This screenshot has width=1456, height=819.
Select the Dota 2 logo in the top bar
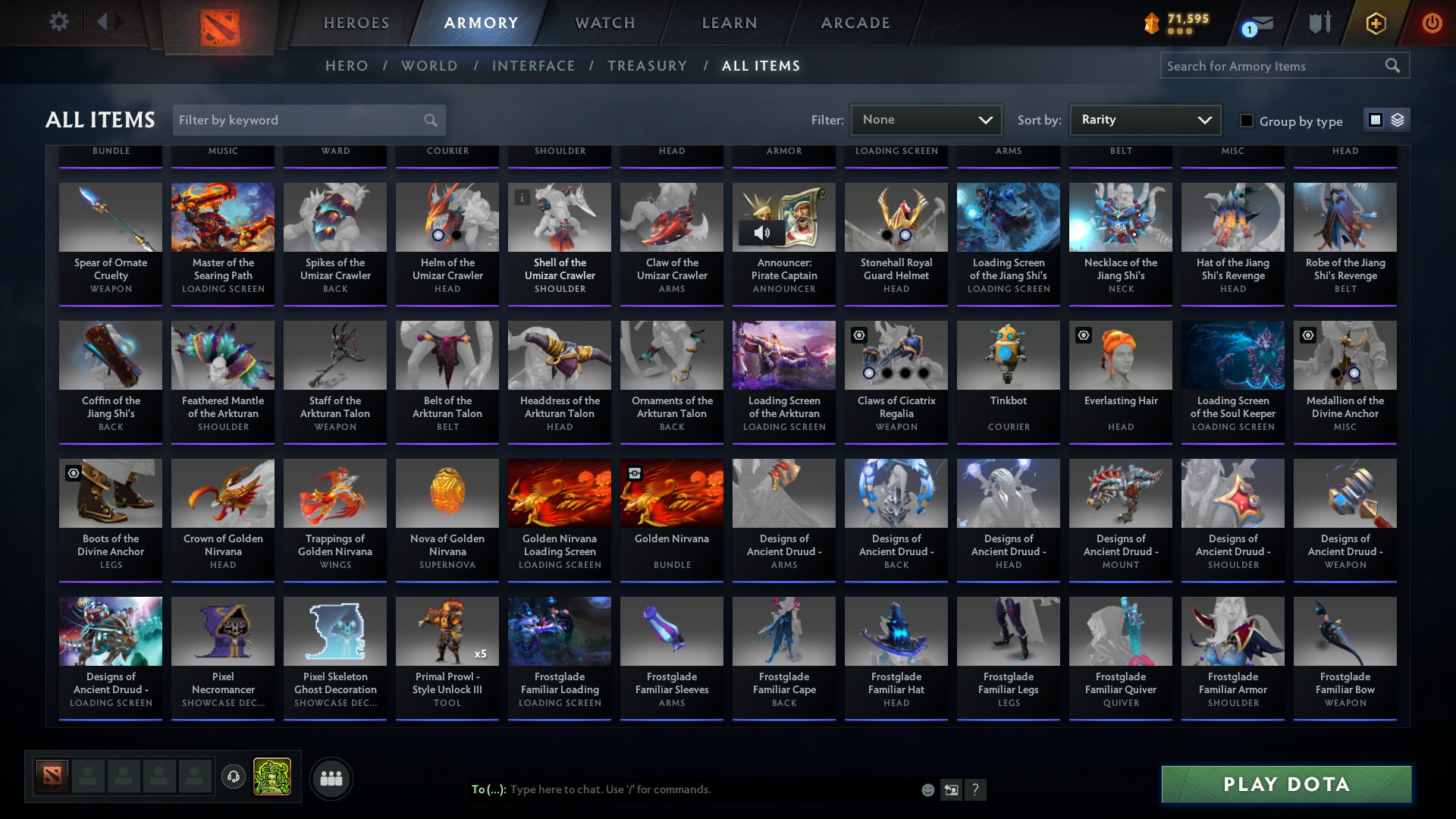(218, 29)
